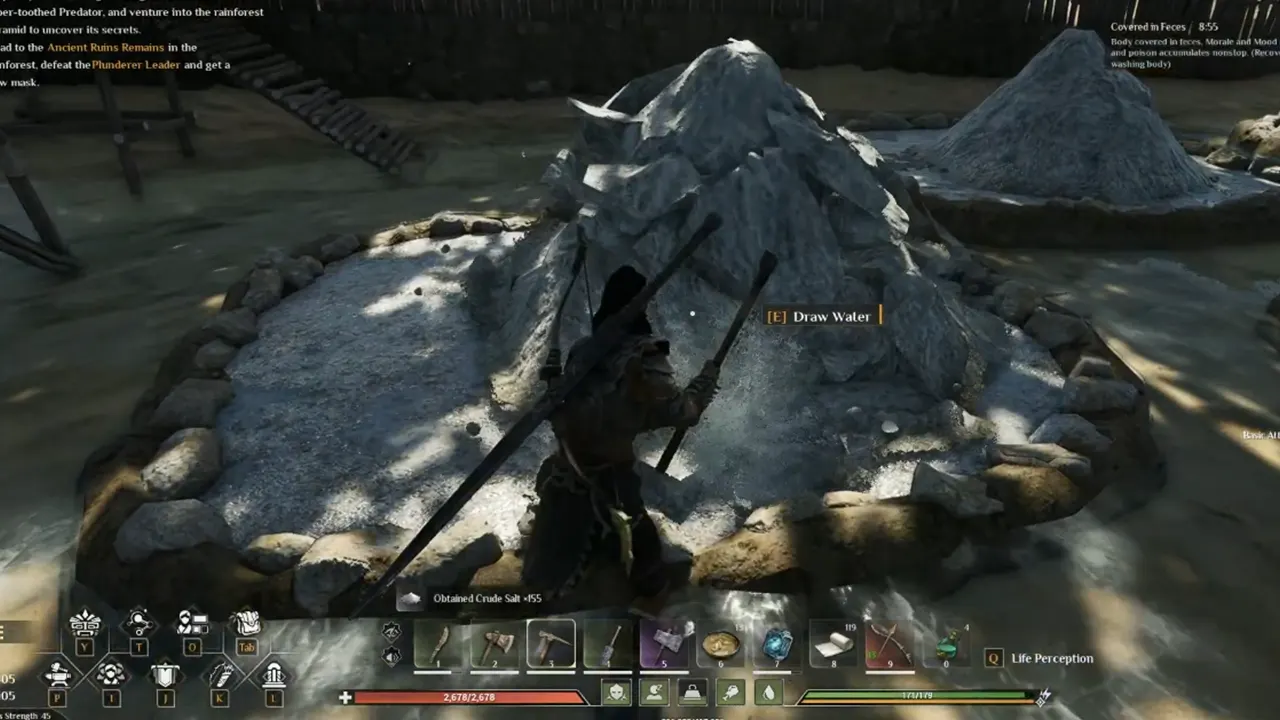Image resolution: width=1280 pixels, height=720 pixels.
Task: Click the Covered in Feces status effect
Action: coord(1150,27)
